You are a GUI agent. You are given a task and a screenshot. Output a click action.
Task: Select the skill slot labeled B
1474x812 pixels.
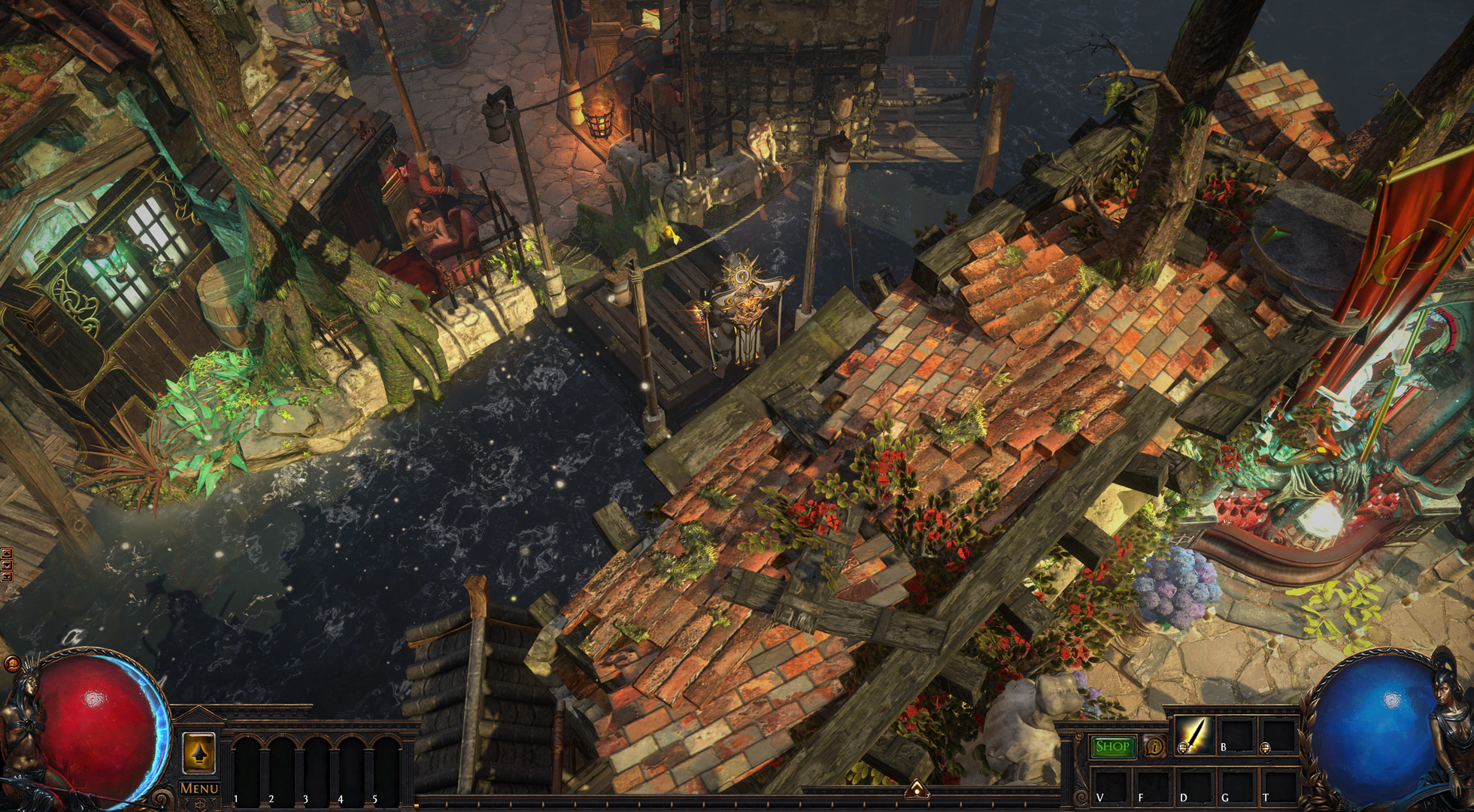[x=1236, y=735]
